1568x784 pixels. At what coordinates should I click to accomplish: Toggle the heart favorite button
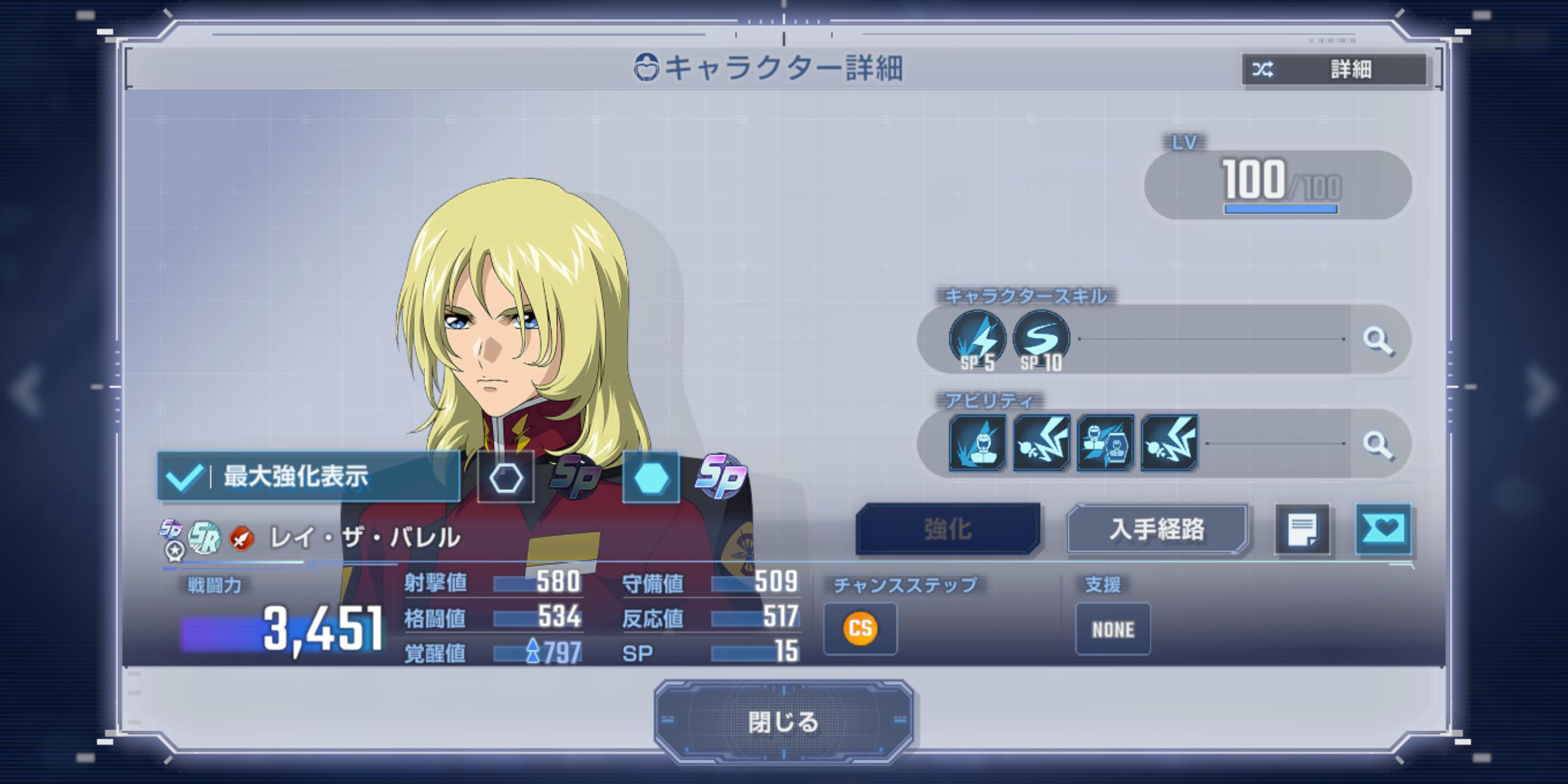(1383, 529)
